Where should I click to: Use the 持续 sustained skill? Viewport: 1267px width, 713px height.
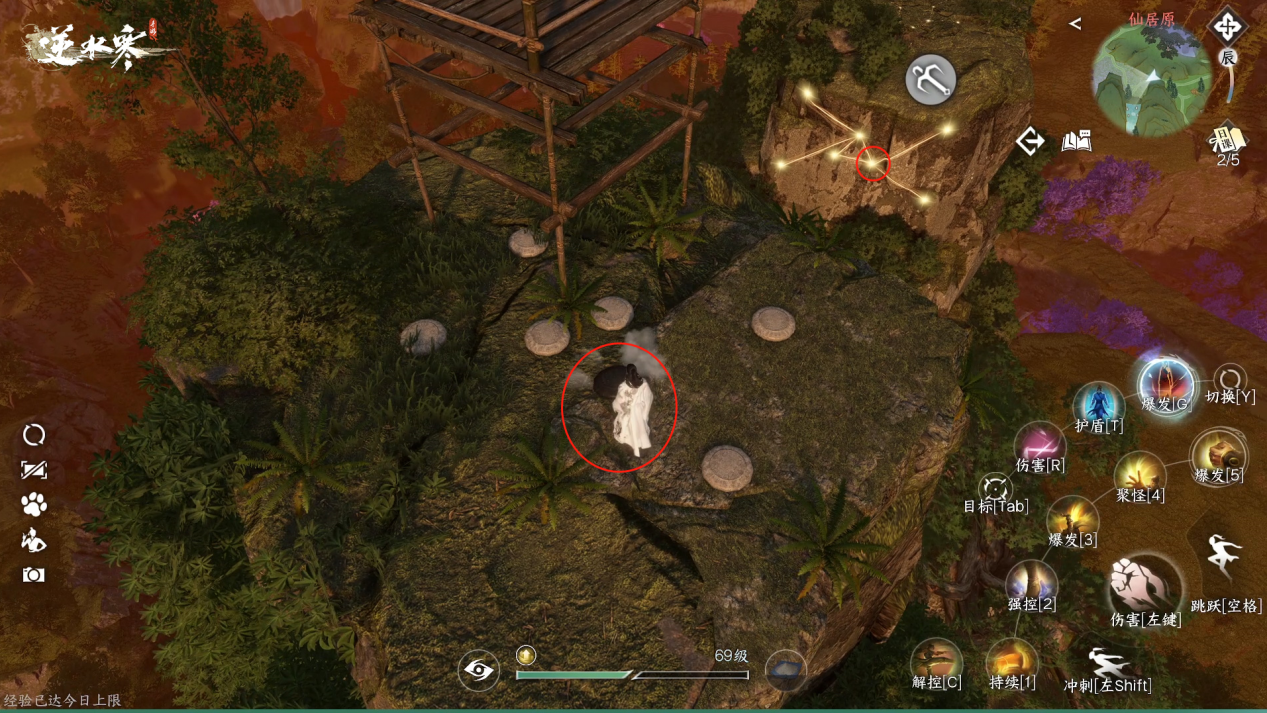(1011, 662)
